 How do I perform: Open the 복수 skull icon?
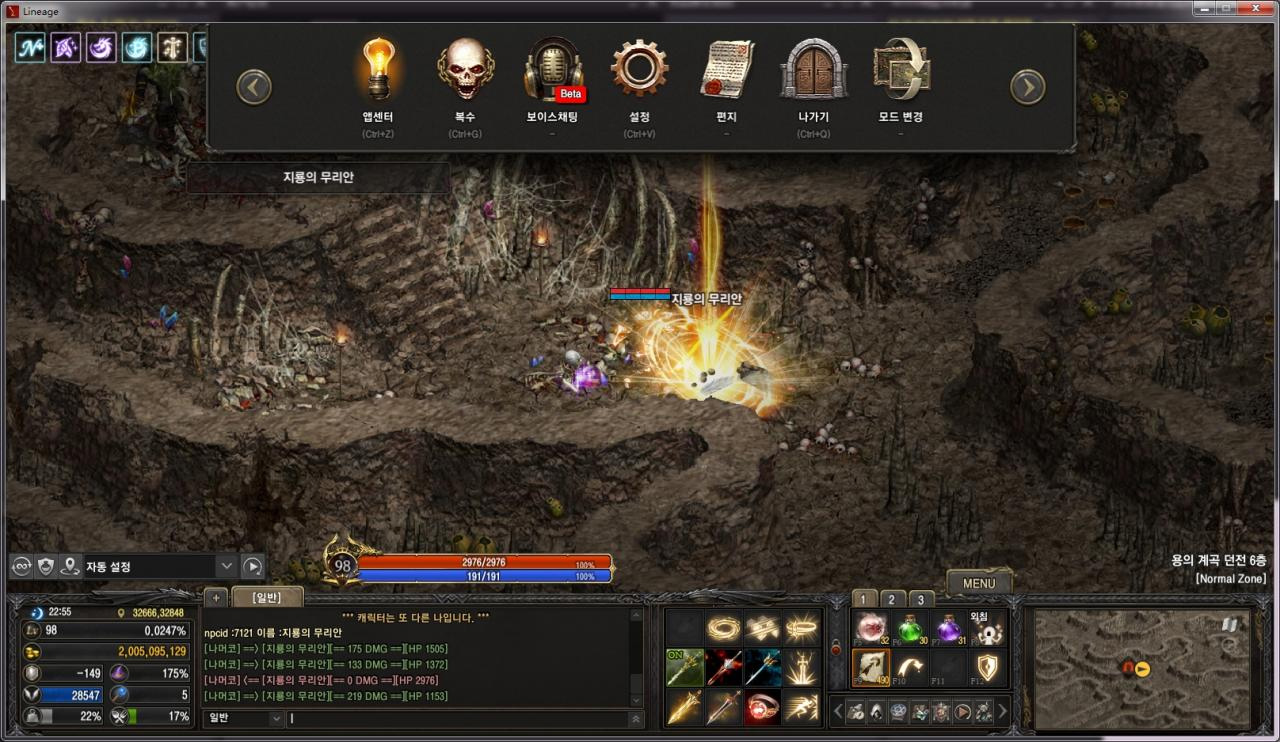(464, 70)
